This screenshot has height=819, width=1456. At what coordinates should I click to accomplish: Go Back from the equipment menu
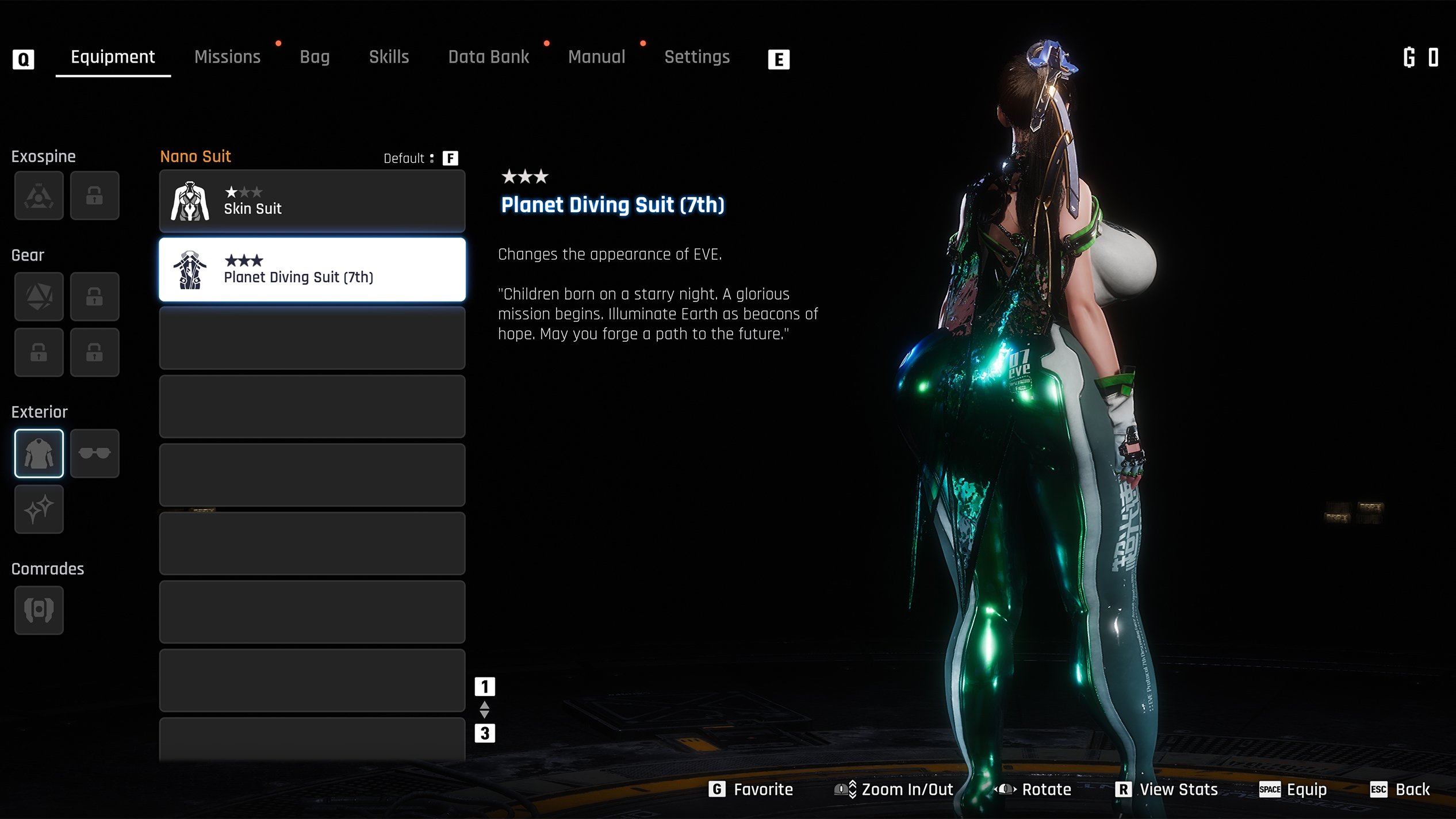click(1400, 790)
